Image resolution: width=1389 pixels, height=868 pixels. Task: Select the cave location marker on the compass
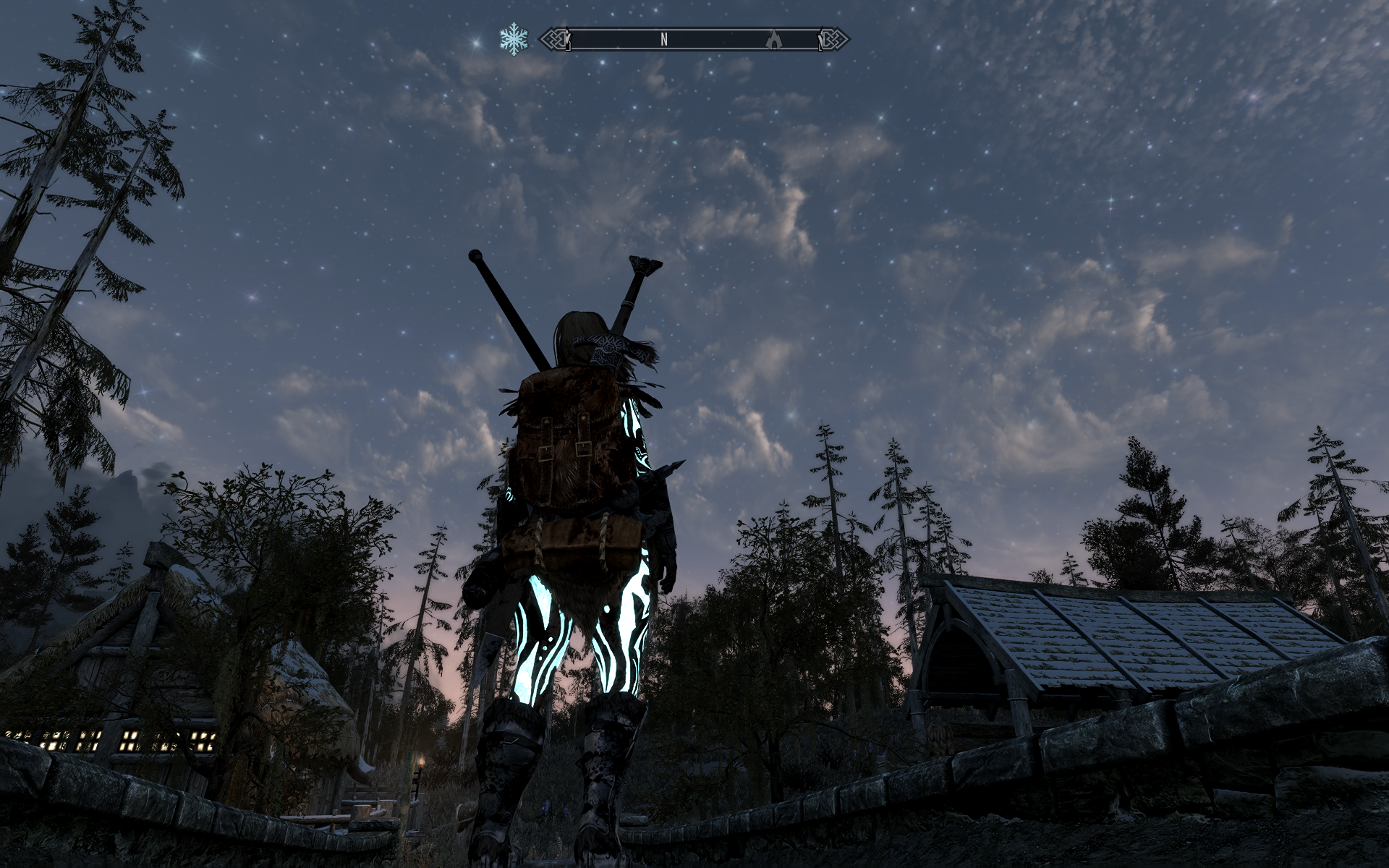point(775,40)
